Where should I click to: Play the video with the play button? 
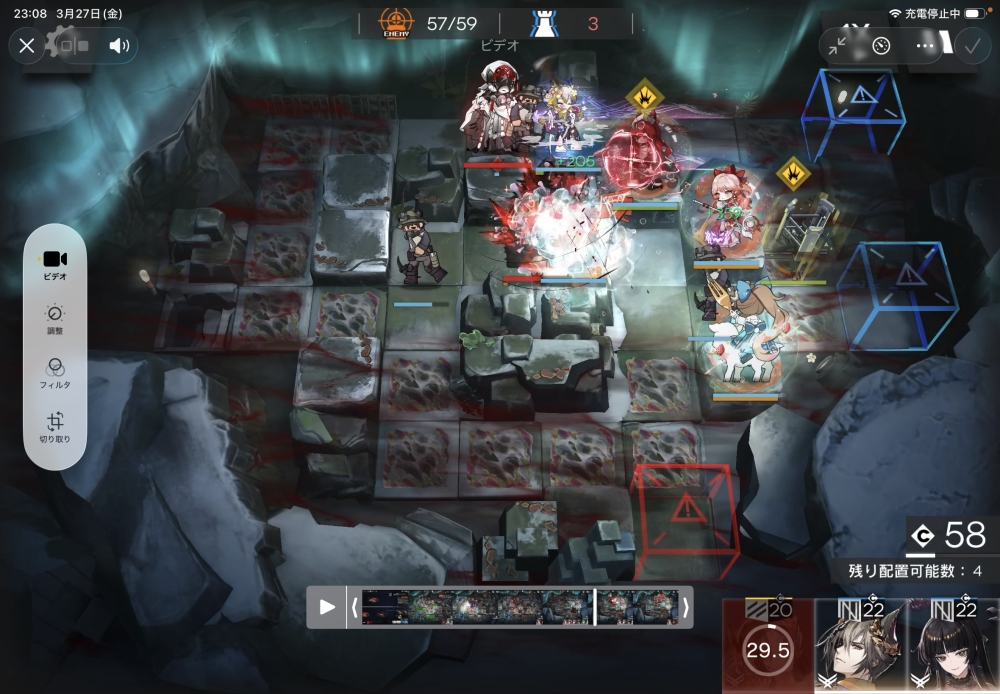(x=327, y=607)
